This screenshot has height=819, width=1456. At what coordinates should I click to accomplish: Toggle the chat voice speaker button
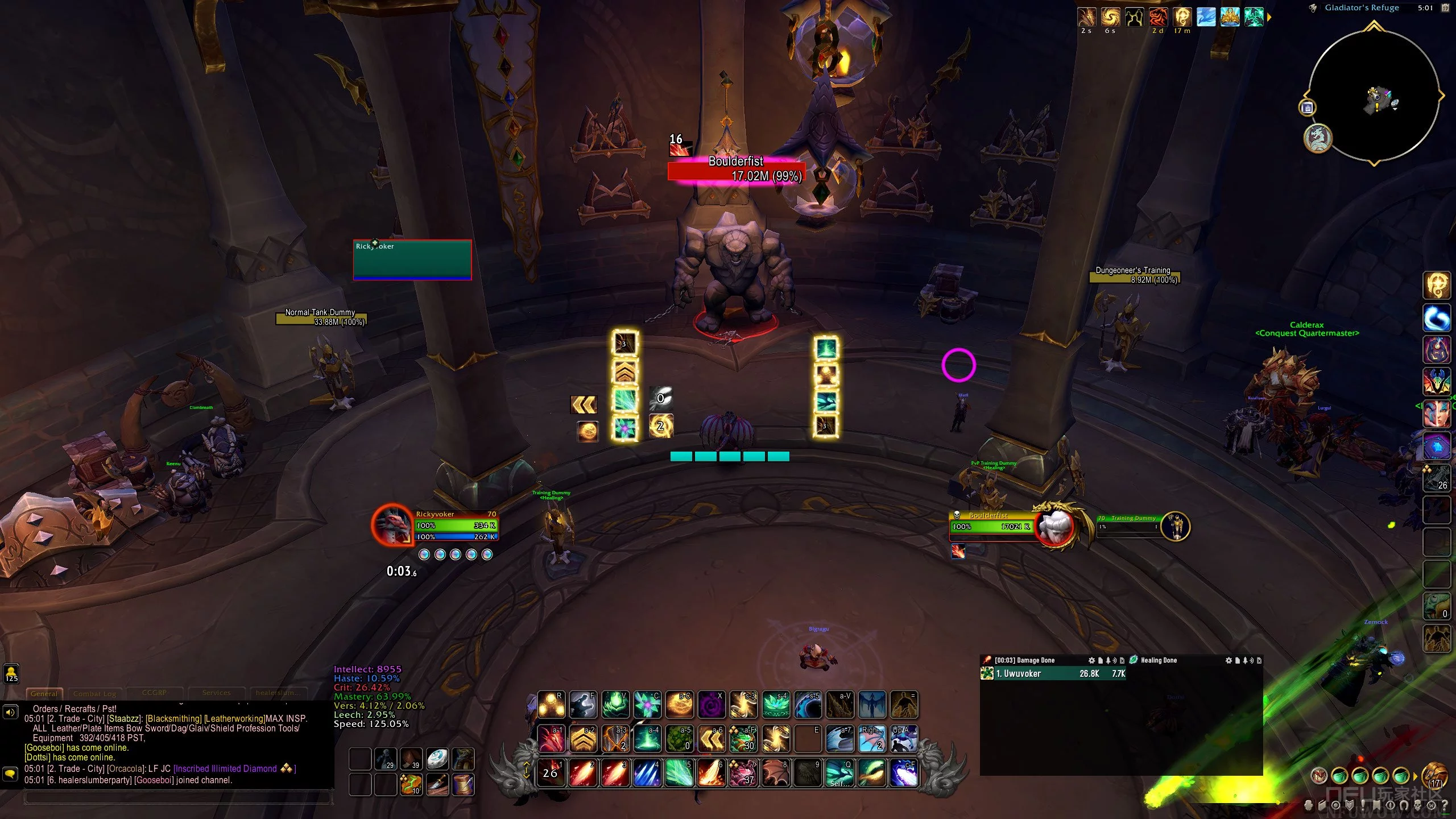click(10, 712)
